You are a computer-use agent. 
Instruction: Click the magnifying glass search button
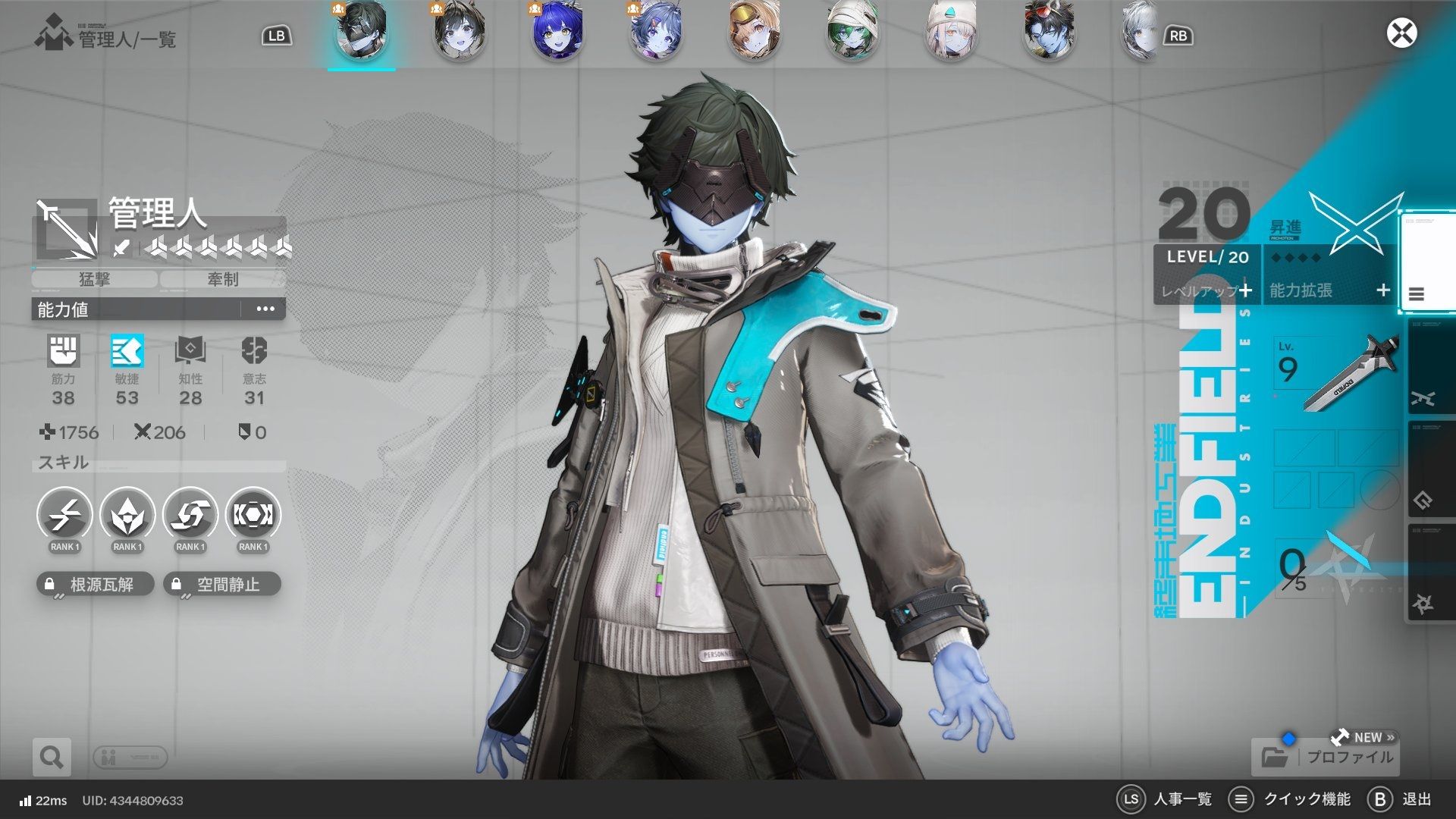tap(52, 757)
